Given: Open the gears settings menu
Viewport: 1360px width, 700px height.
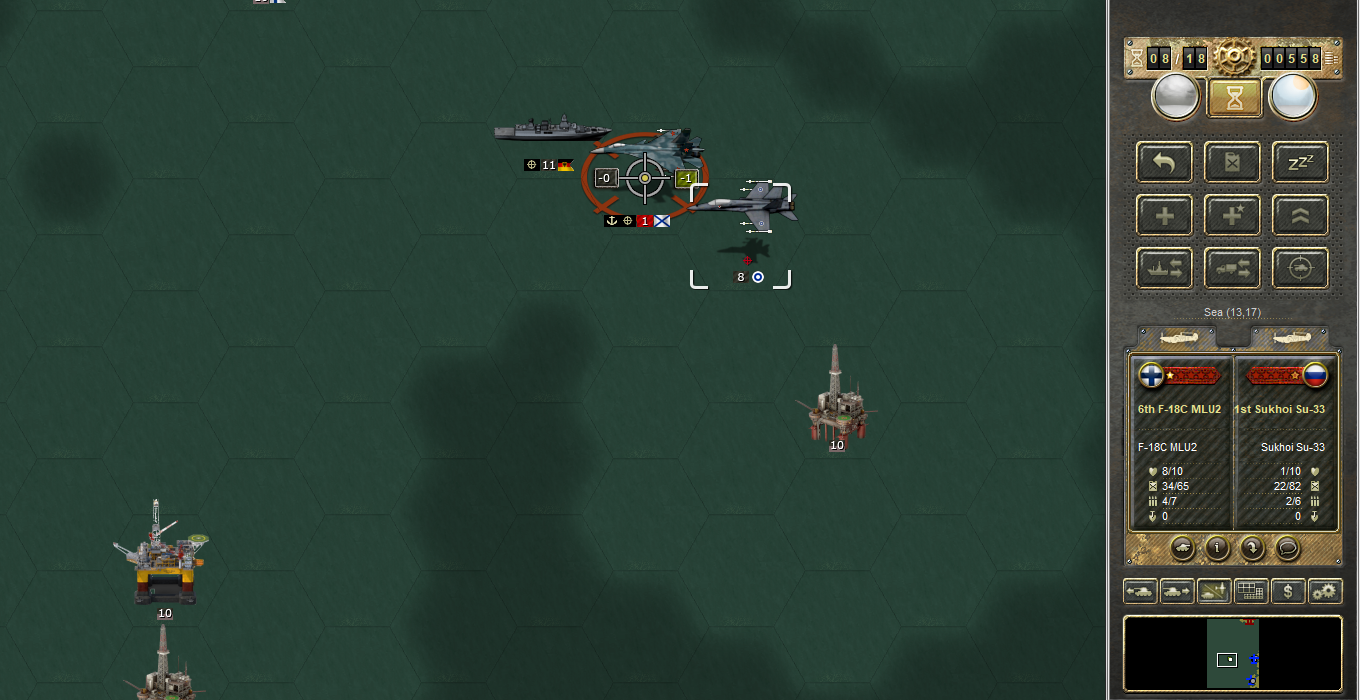Looking at the screenshot, I should (1325, 591).
